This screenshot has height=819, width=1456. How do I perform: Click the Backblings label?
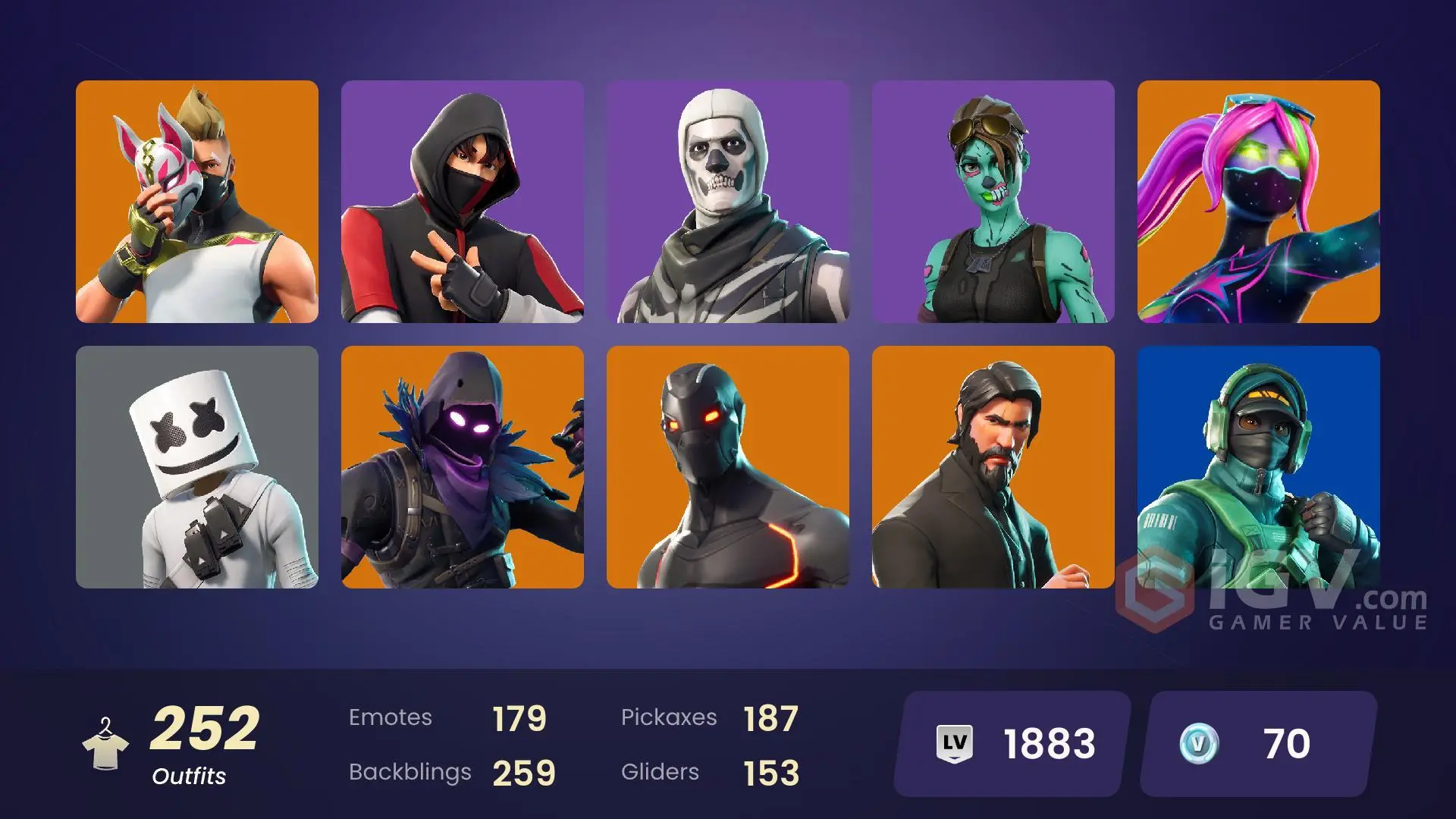(x=409, y=772)
